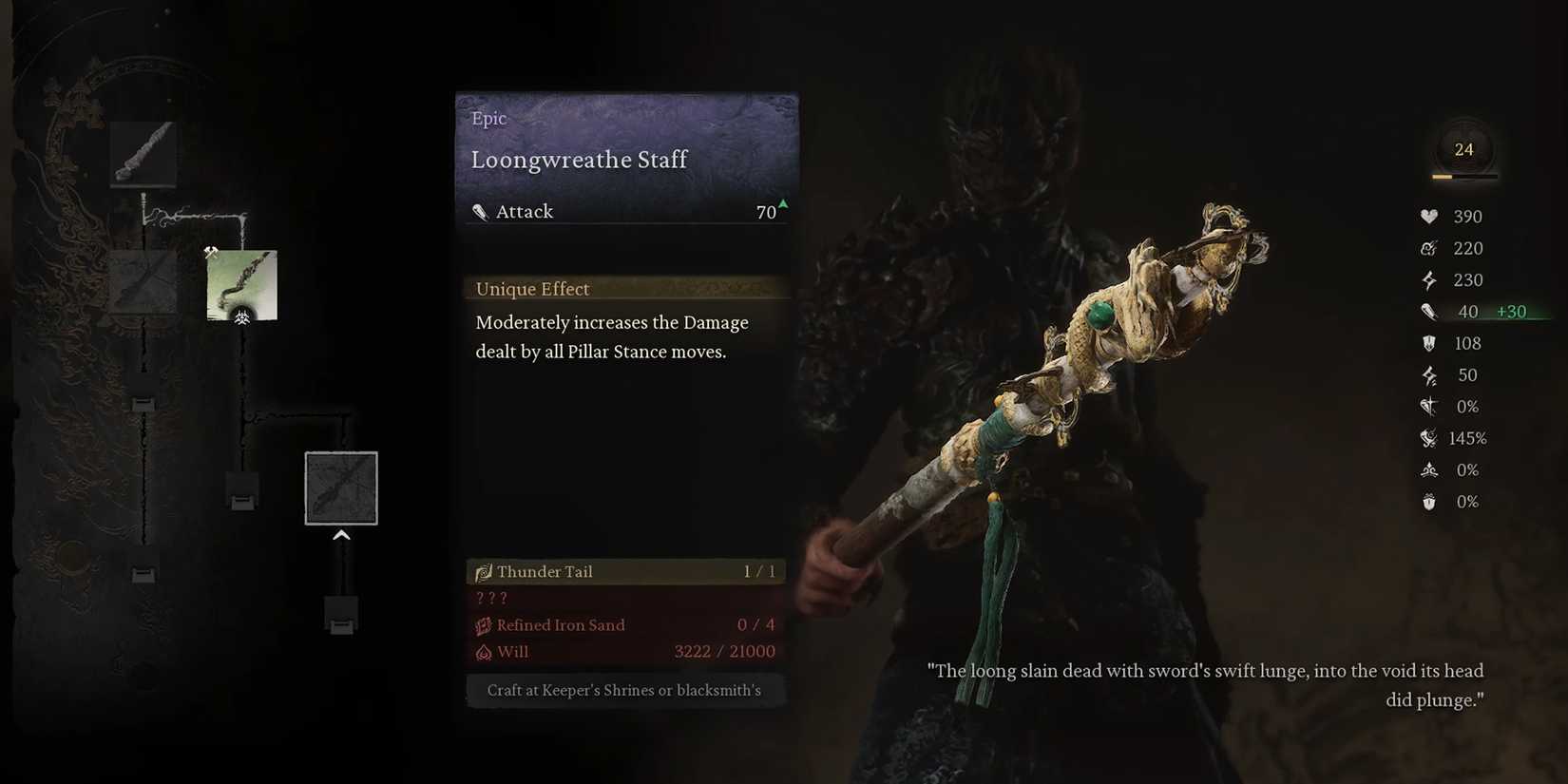Screen dimensions: 1568x784
Task: Click the critical stat icon at 145%
Action: click(x=1429, y=438)
